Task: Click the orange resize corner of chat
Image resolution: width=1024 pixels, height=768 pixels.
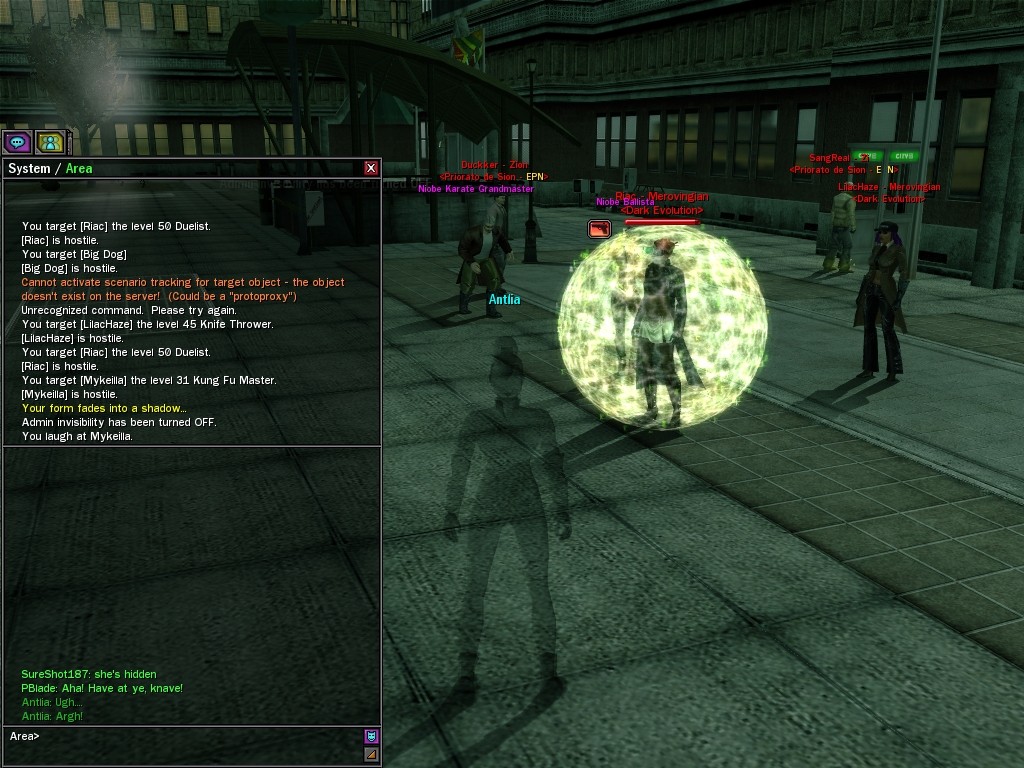Action: coord(371,755)
